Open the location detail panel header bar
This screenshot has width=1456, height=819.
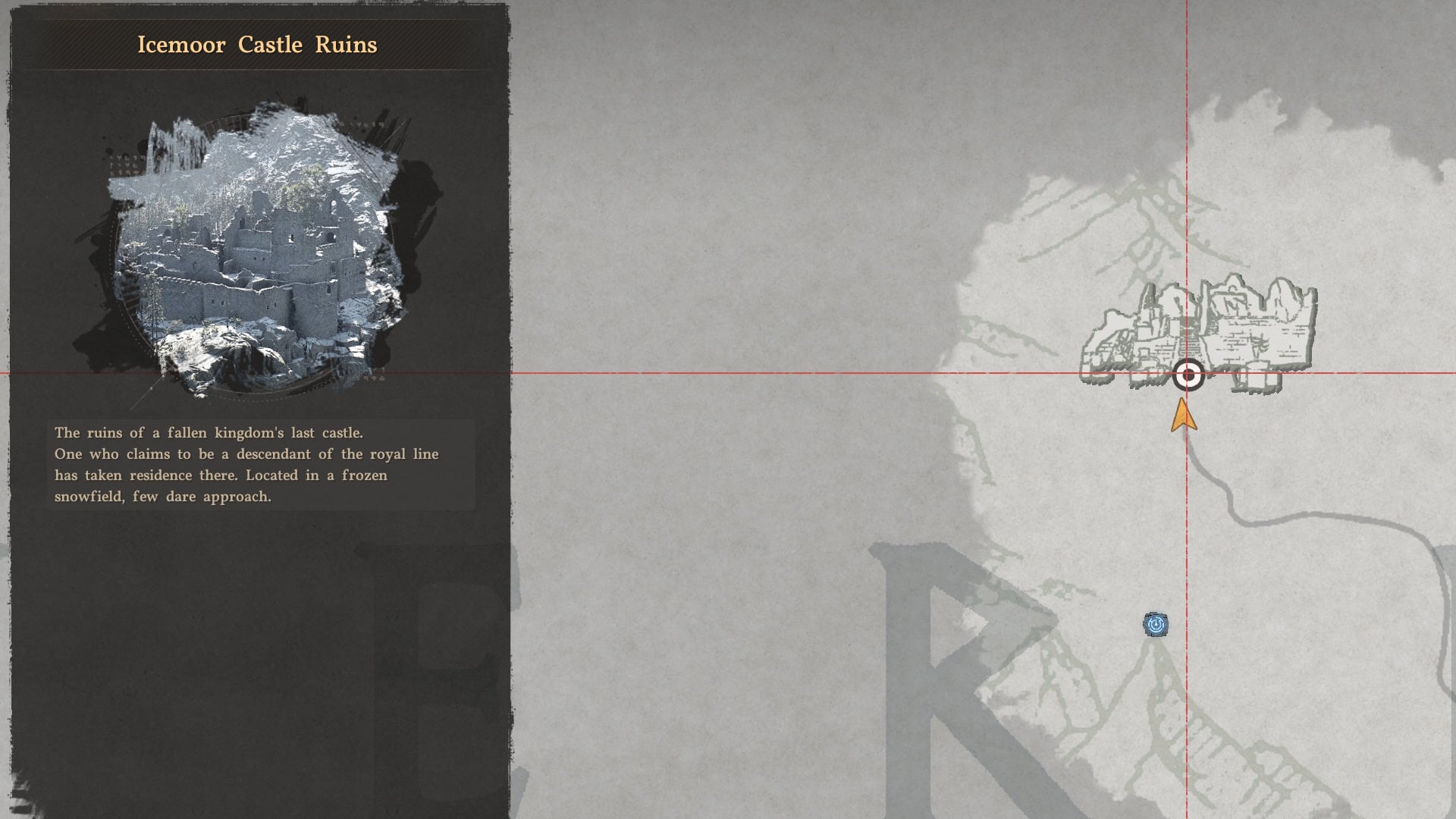[258, 45]
